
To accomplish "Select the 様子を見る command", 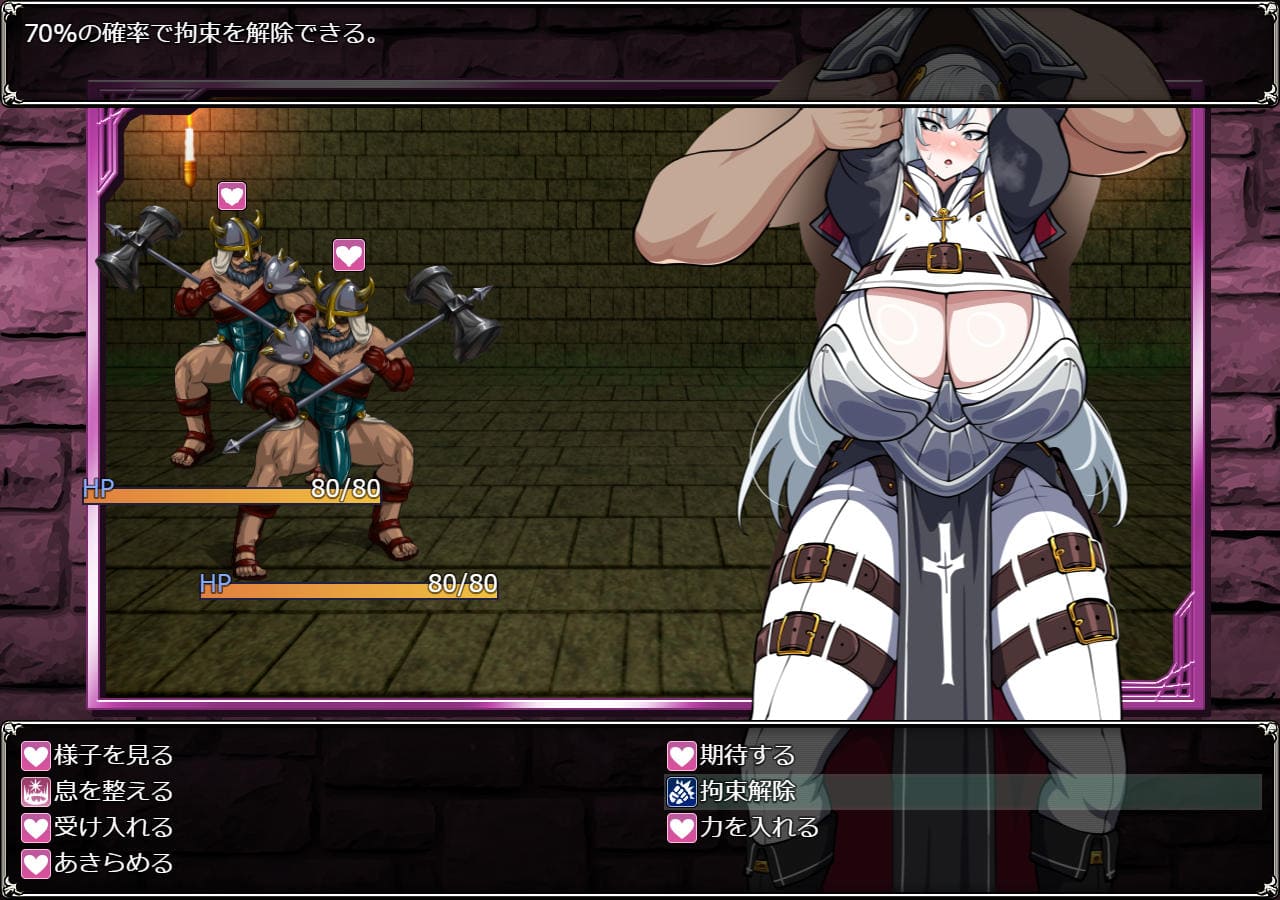I will pos(113,755).
